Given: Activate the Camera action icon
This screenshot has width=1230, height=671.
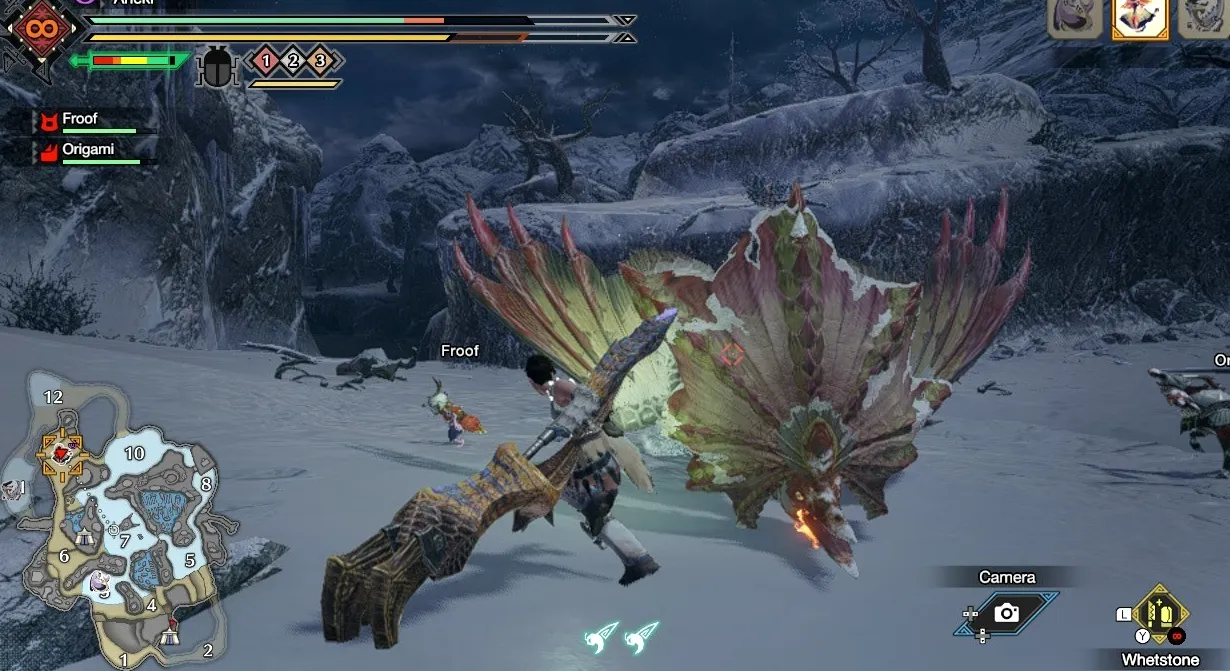Looking at the screenshot, I should (x=1006, y=613).
